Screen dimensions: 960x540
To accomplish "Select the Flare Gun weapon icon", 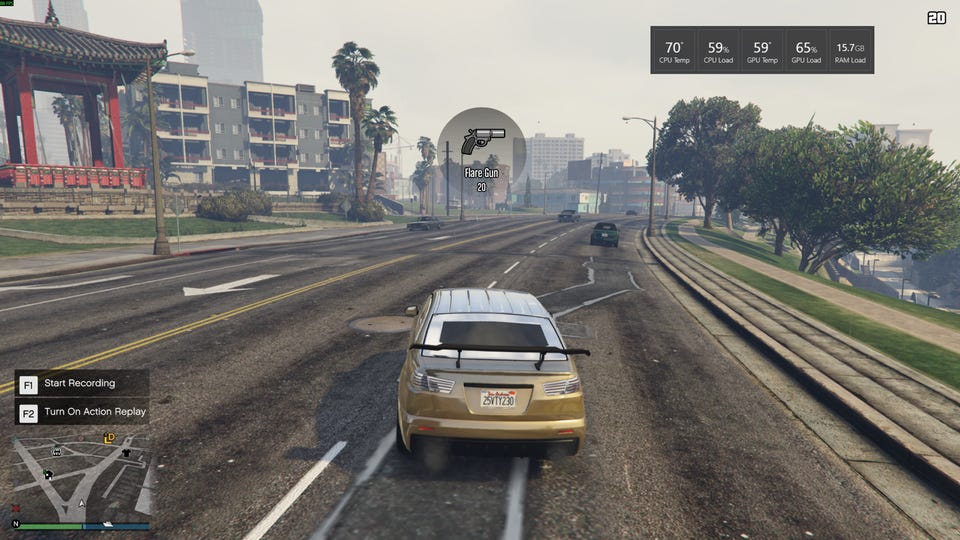I will click(482, 139).
